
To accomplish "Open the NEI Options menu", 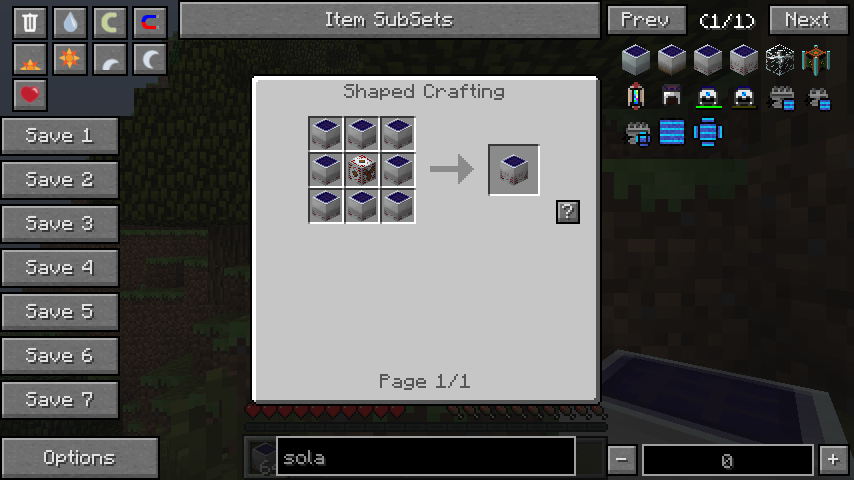I will tap(79, 458).
